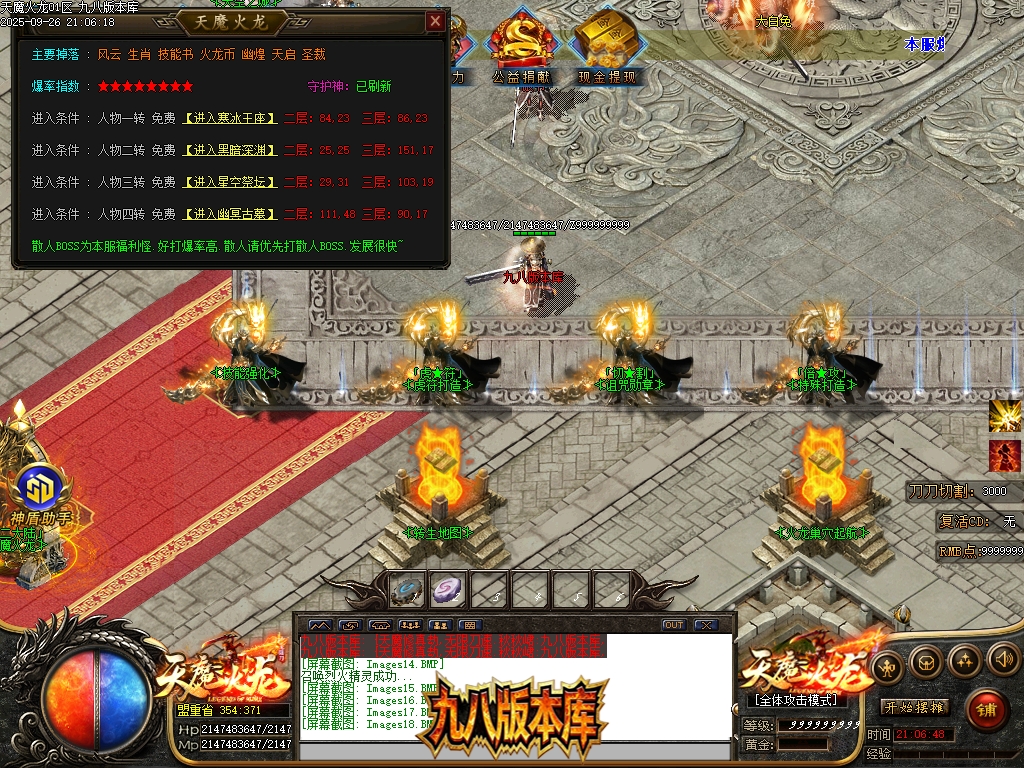
Task: Choose the 进入黑暗深渊 entry link
Action: point(229,150)
